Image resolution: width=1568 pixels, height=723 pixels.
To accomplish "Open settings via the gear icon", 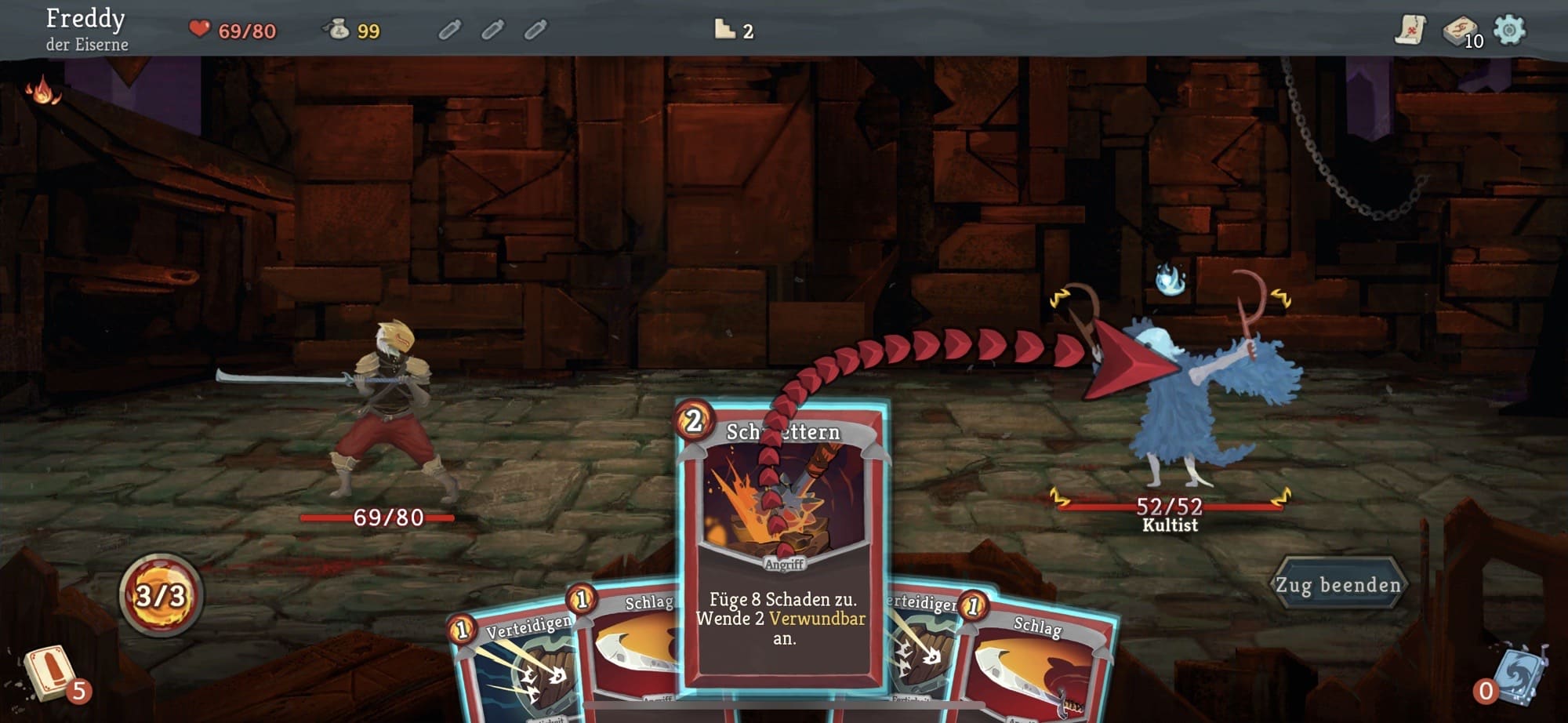I will pos(1509,30).
